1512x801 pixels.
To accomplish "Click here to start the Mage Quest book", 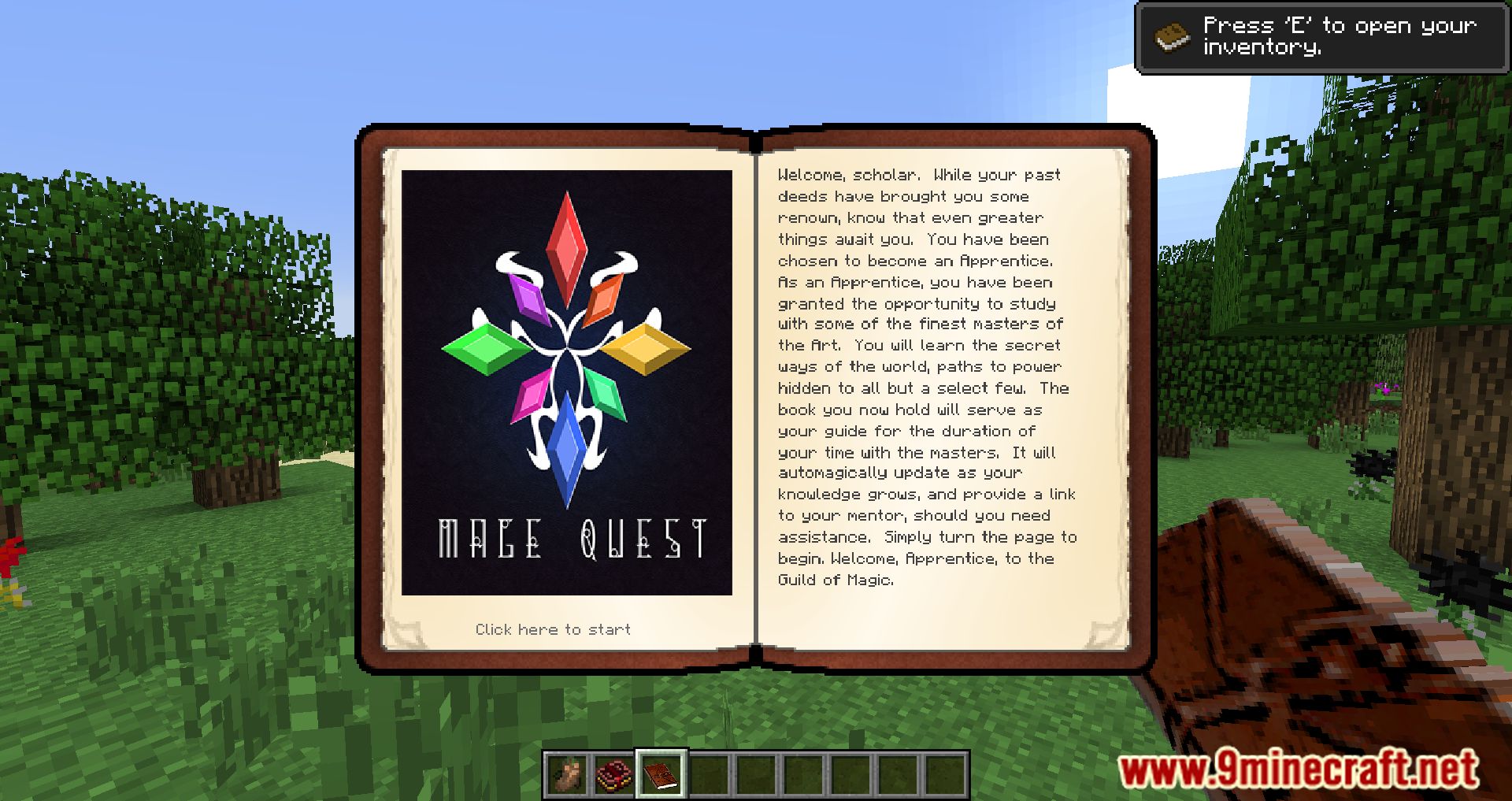I will coord(552,629).
